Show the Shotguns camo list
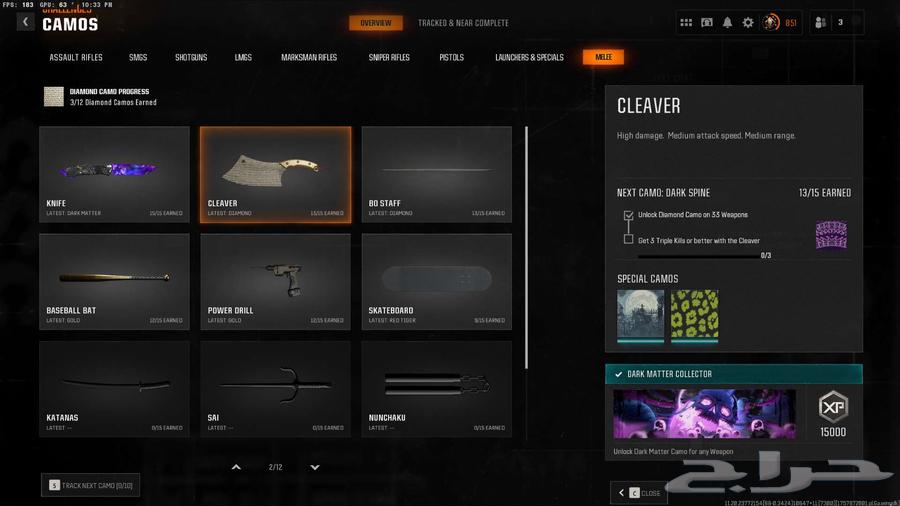 tap(191, 58)
